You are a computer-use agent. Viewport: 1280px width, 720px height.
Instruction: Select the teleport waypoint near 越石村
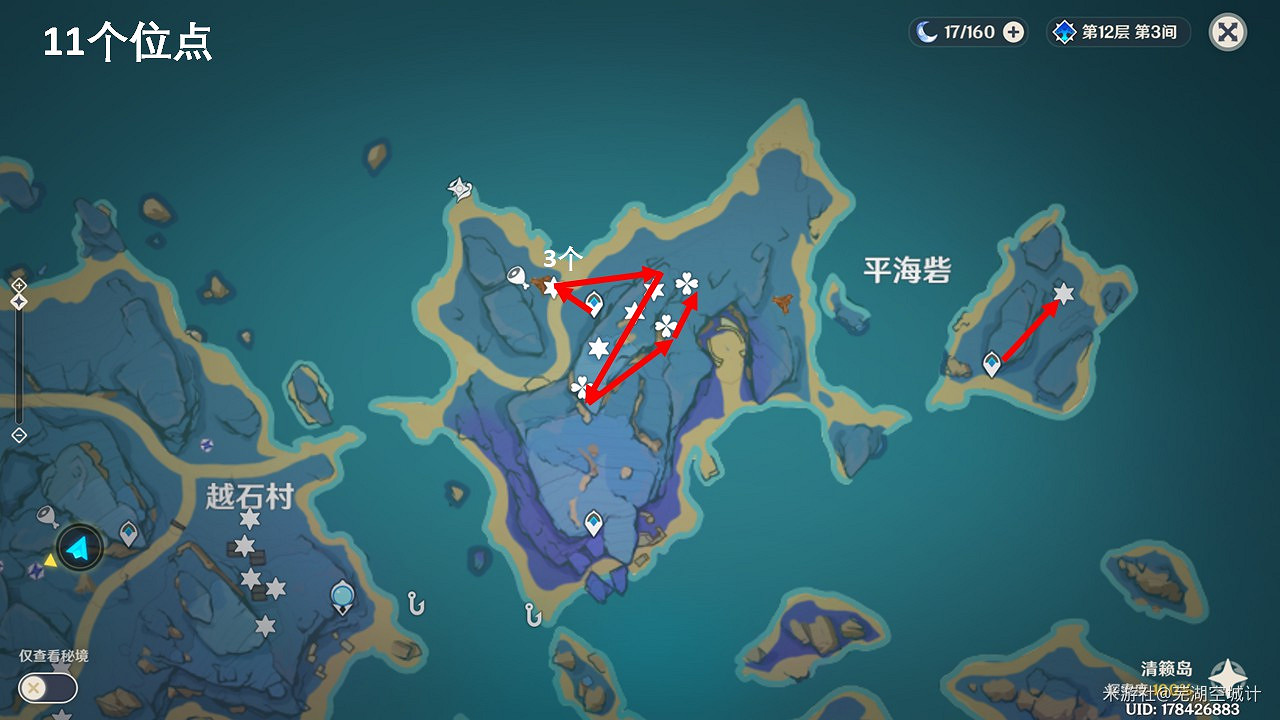pos(128,533)
